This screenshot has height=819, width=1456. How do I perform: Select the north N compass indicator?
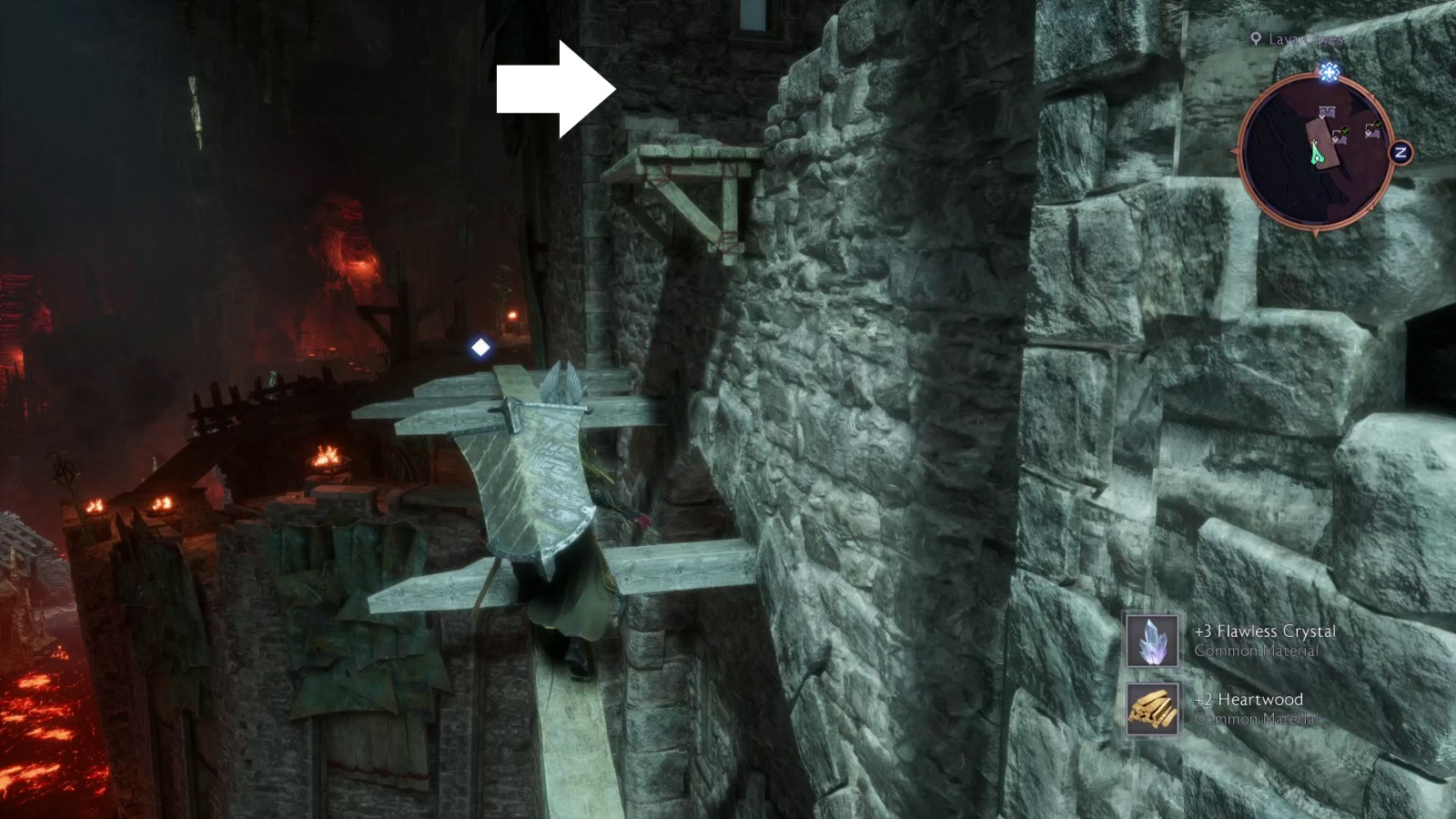click(x=1400, y=152)
